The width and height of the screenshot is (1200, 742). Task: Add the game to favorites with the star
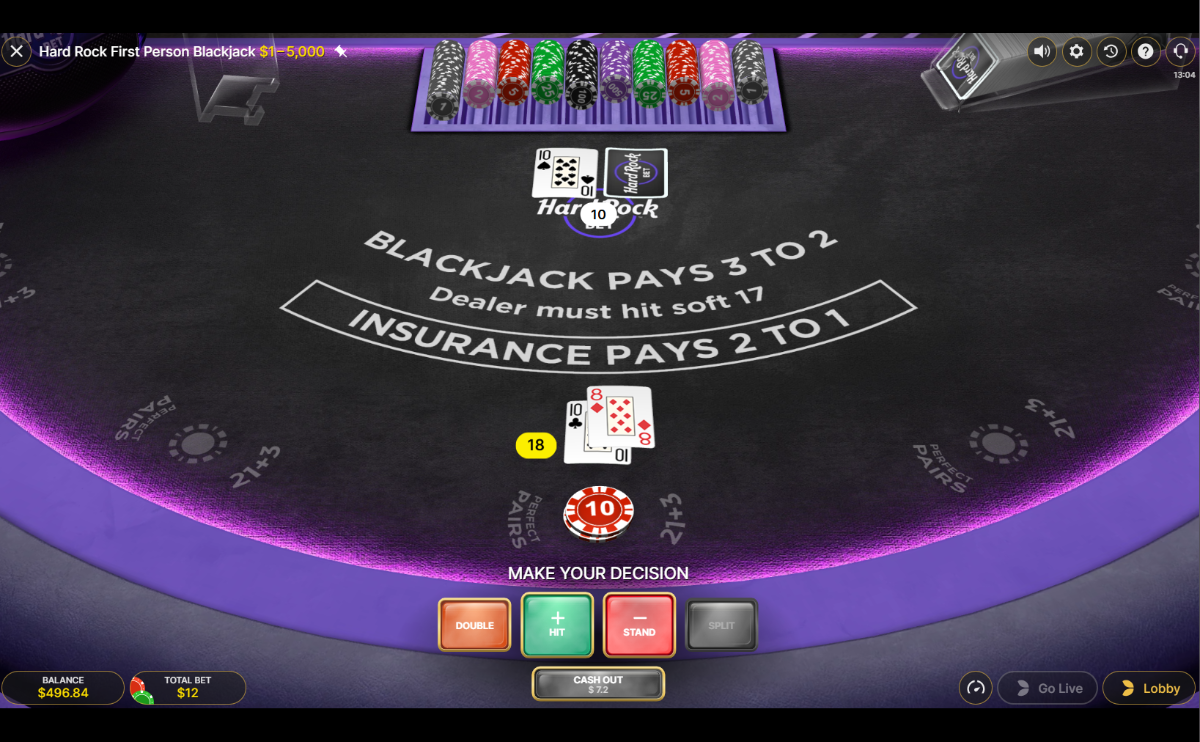[341, 51]
